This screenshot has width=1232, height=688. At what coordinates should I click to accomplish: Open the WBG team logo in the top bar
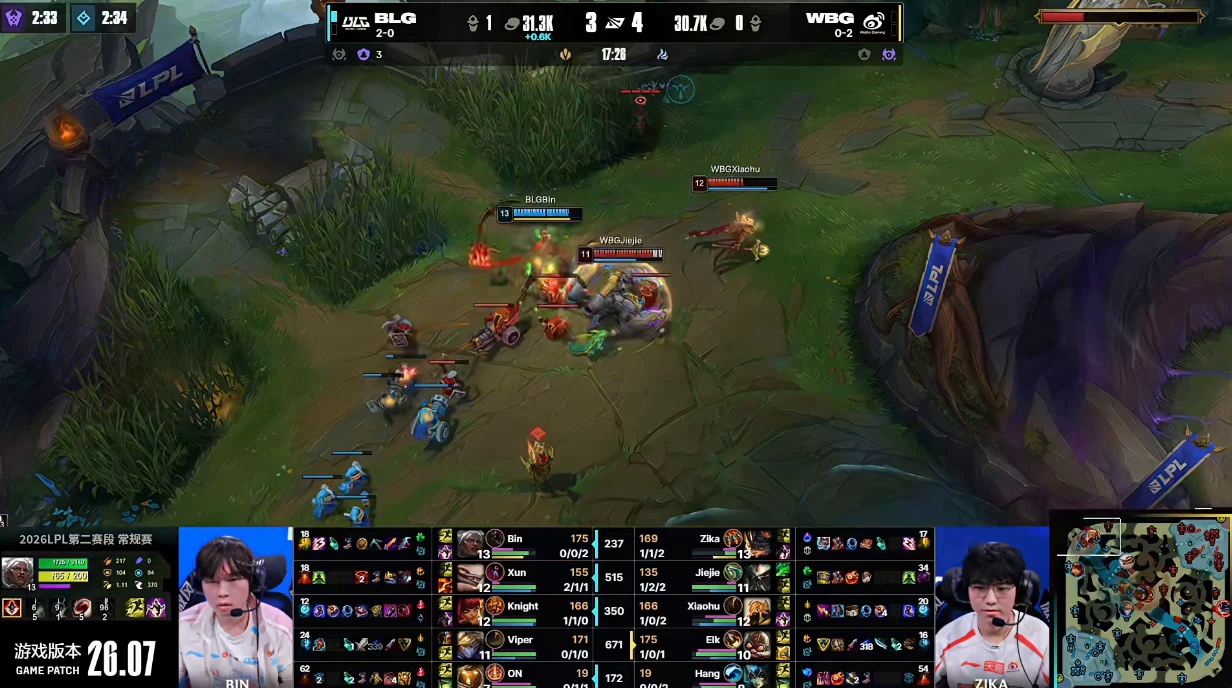click(873, 21)
